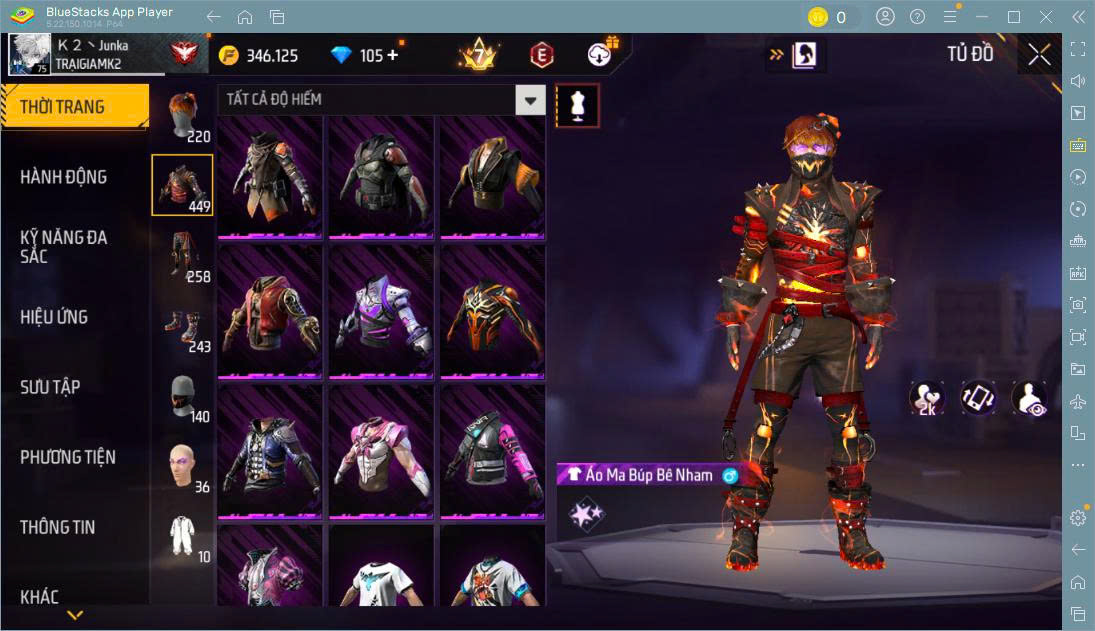Switch to PHƯƠNG TIỆN category
The width and height of the screenshot is (1095, 631).
point(68,457)
